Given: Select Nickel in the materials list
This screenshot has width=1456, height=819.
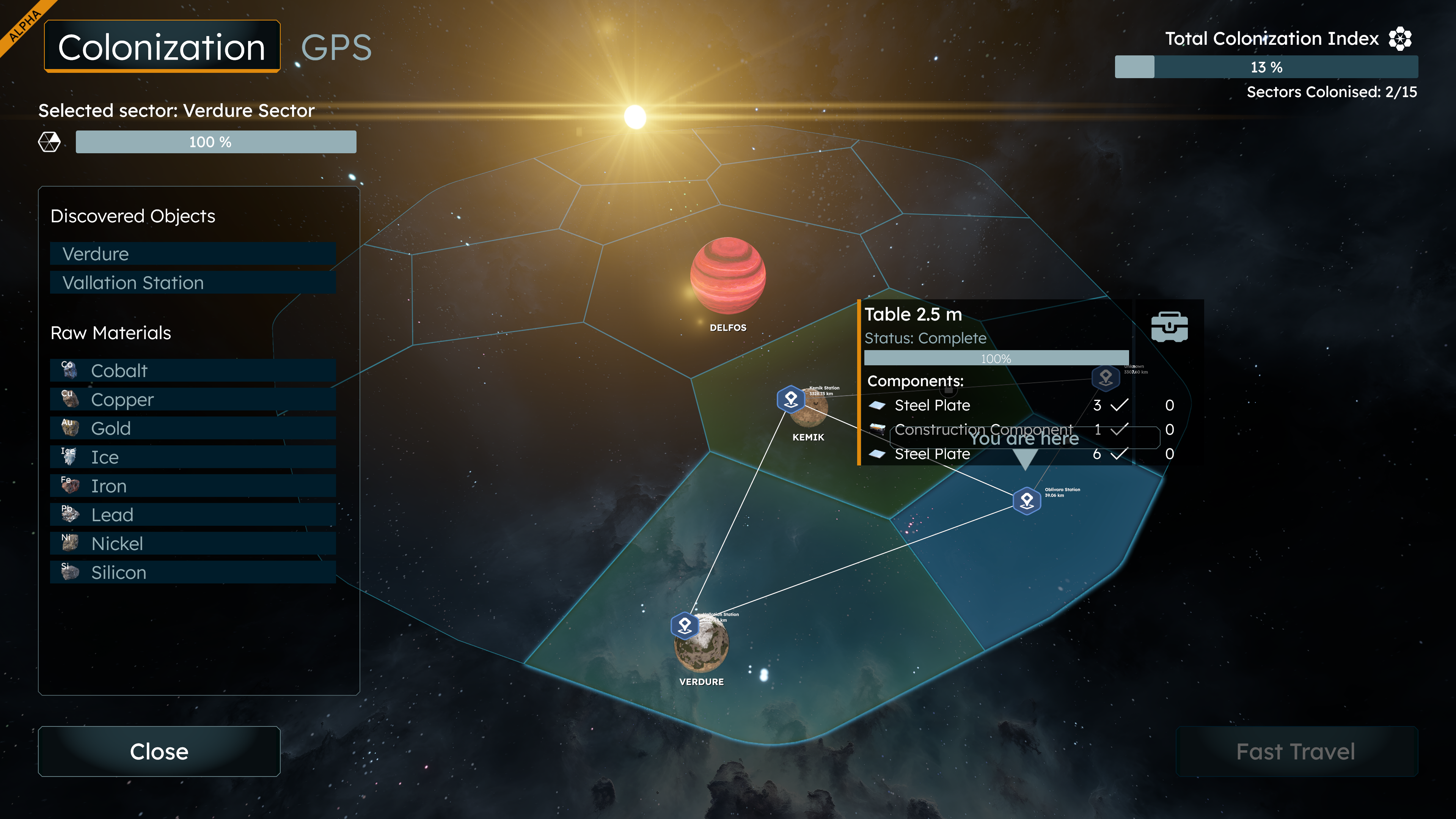Looking at the screenshot, I should point(193,544).
